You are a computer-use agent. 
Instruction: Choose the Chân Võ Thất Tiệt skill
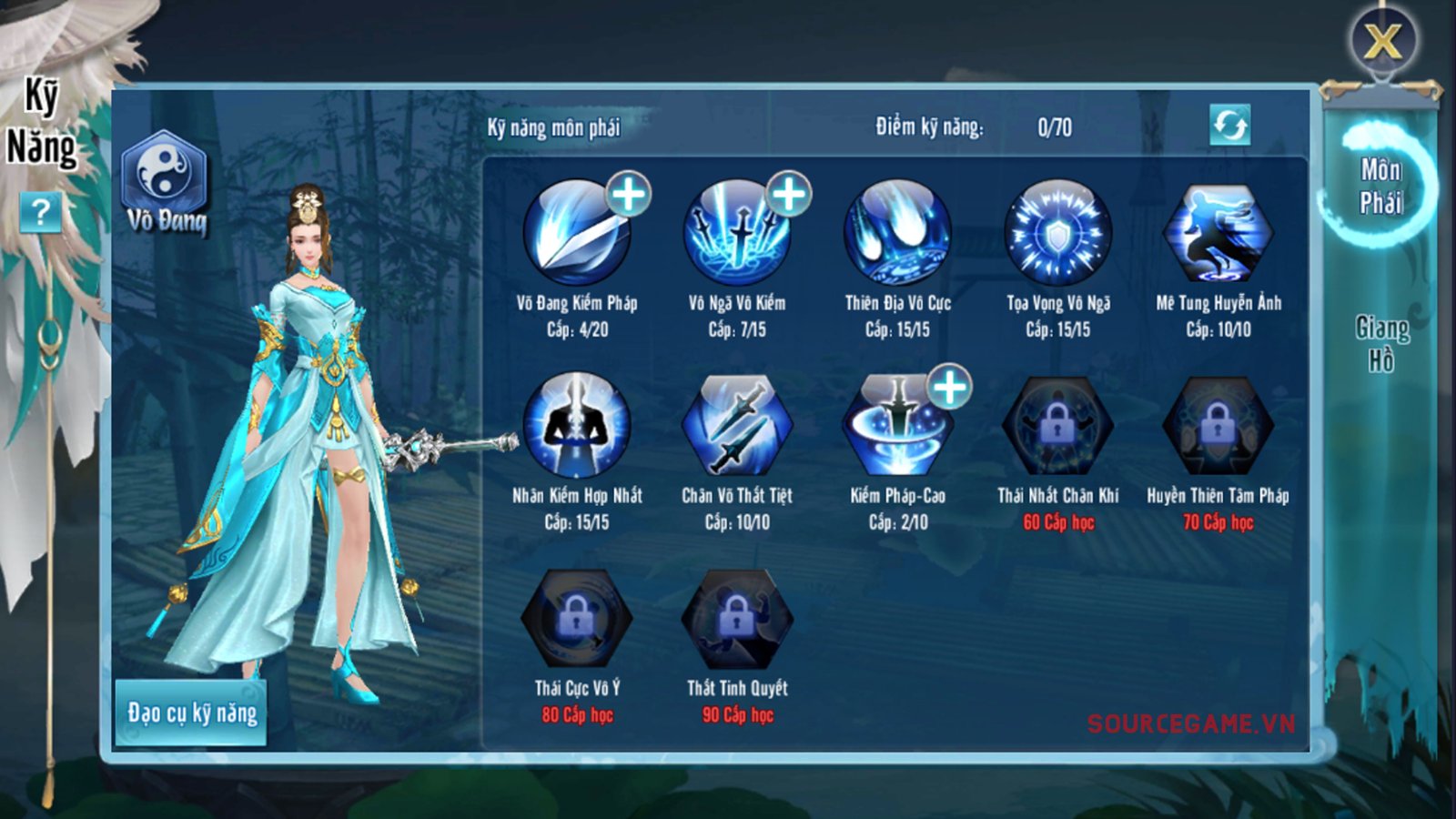tap(736, 425)
